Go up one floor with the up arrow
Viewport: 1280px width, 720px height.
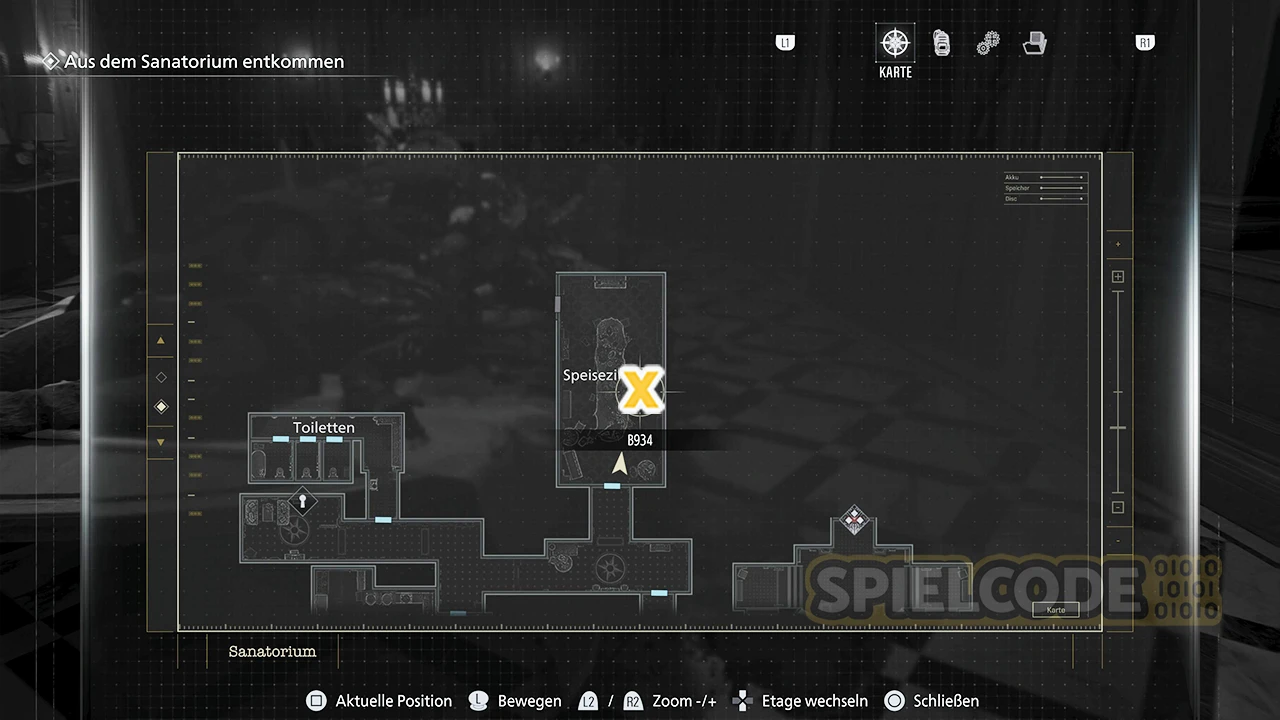point(161,341)
